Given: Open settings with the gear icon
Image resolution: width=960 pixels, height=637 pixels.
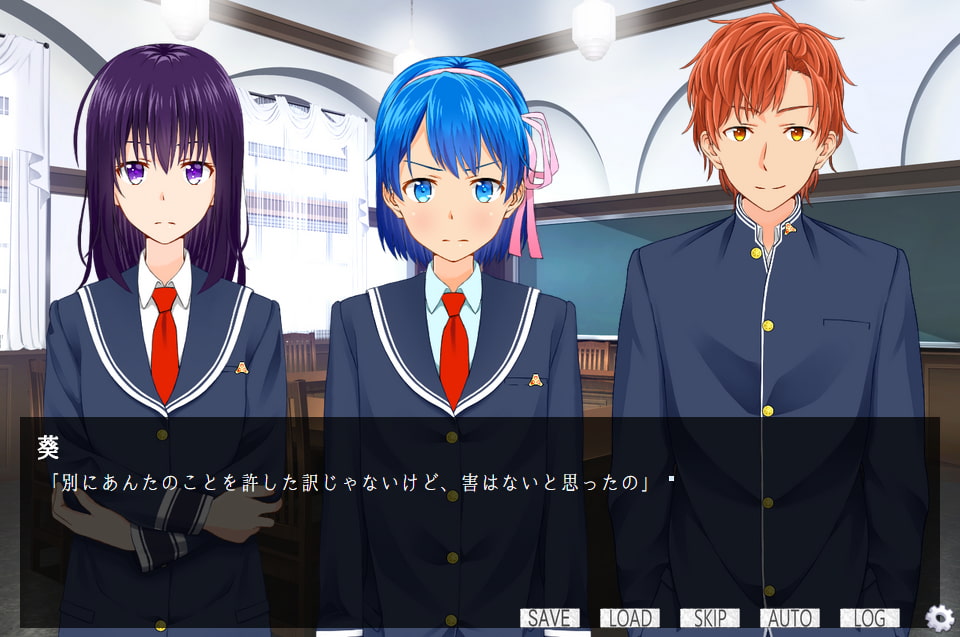Looking at the screenshot, I should [939, 618].
